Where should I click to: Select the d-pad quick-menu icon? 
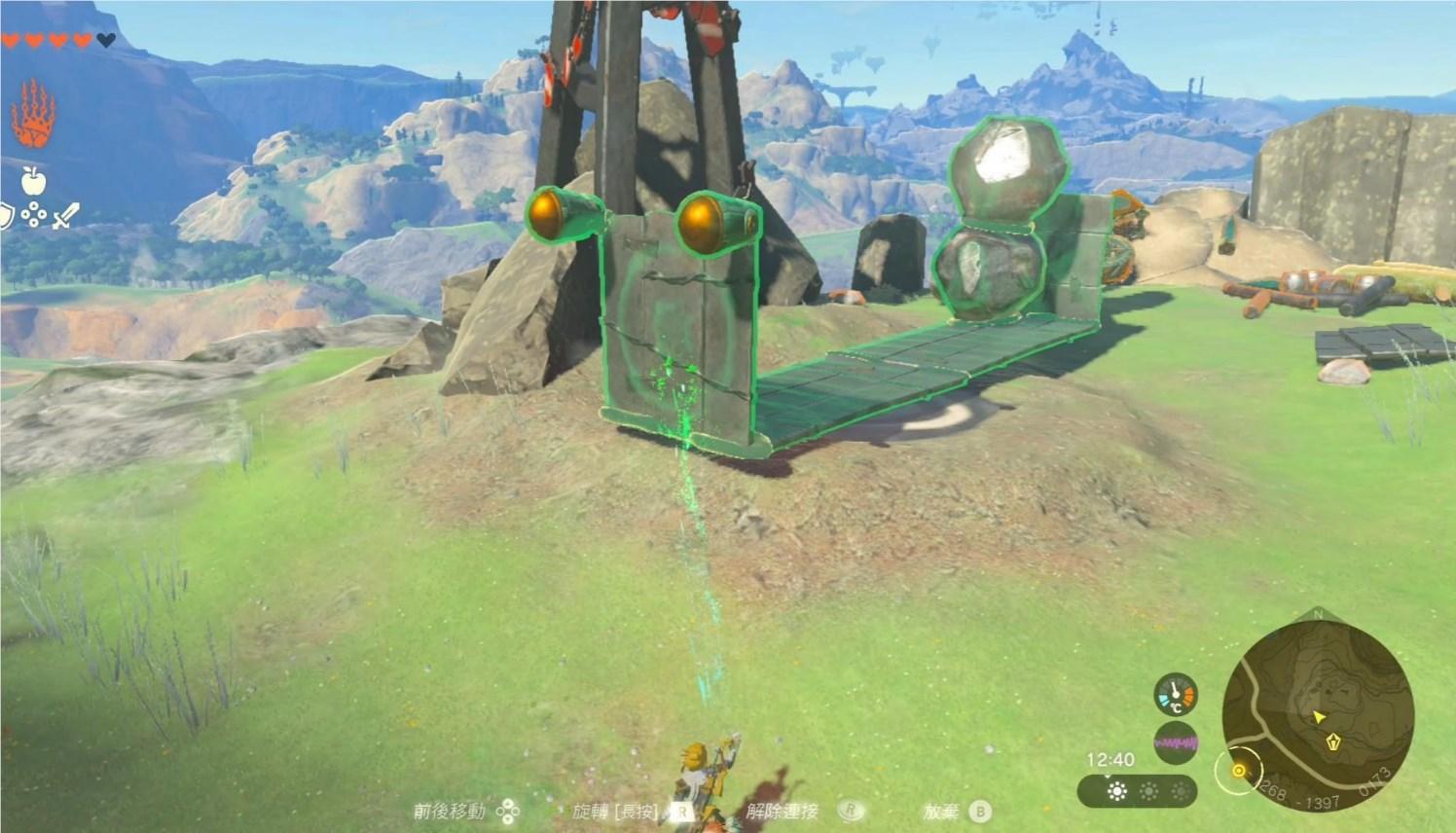(34, 212)
